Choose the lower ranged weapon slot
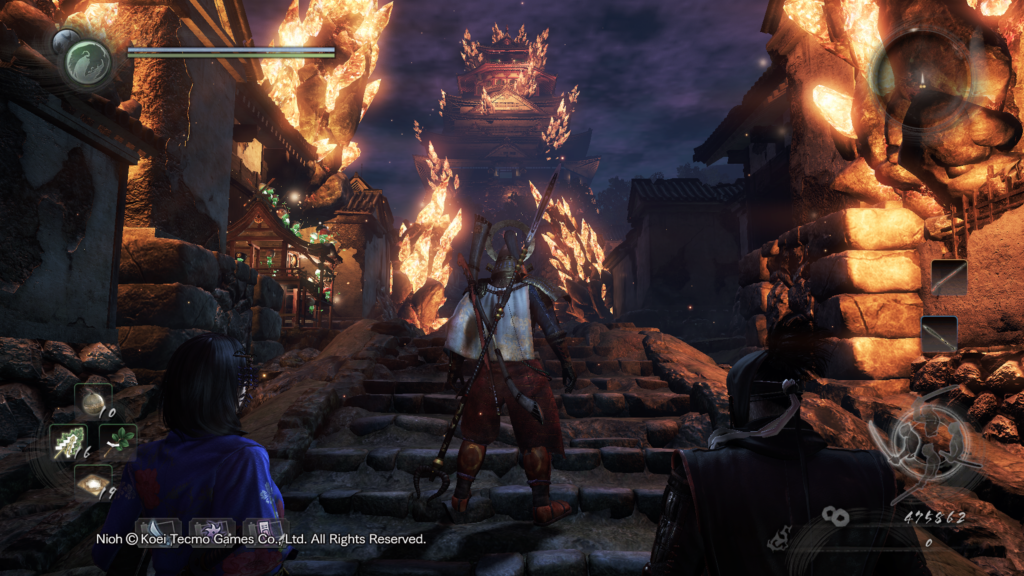Image resolution: width=1024 pixels, height=576 pixels. tap(940, 334)
